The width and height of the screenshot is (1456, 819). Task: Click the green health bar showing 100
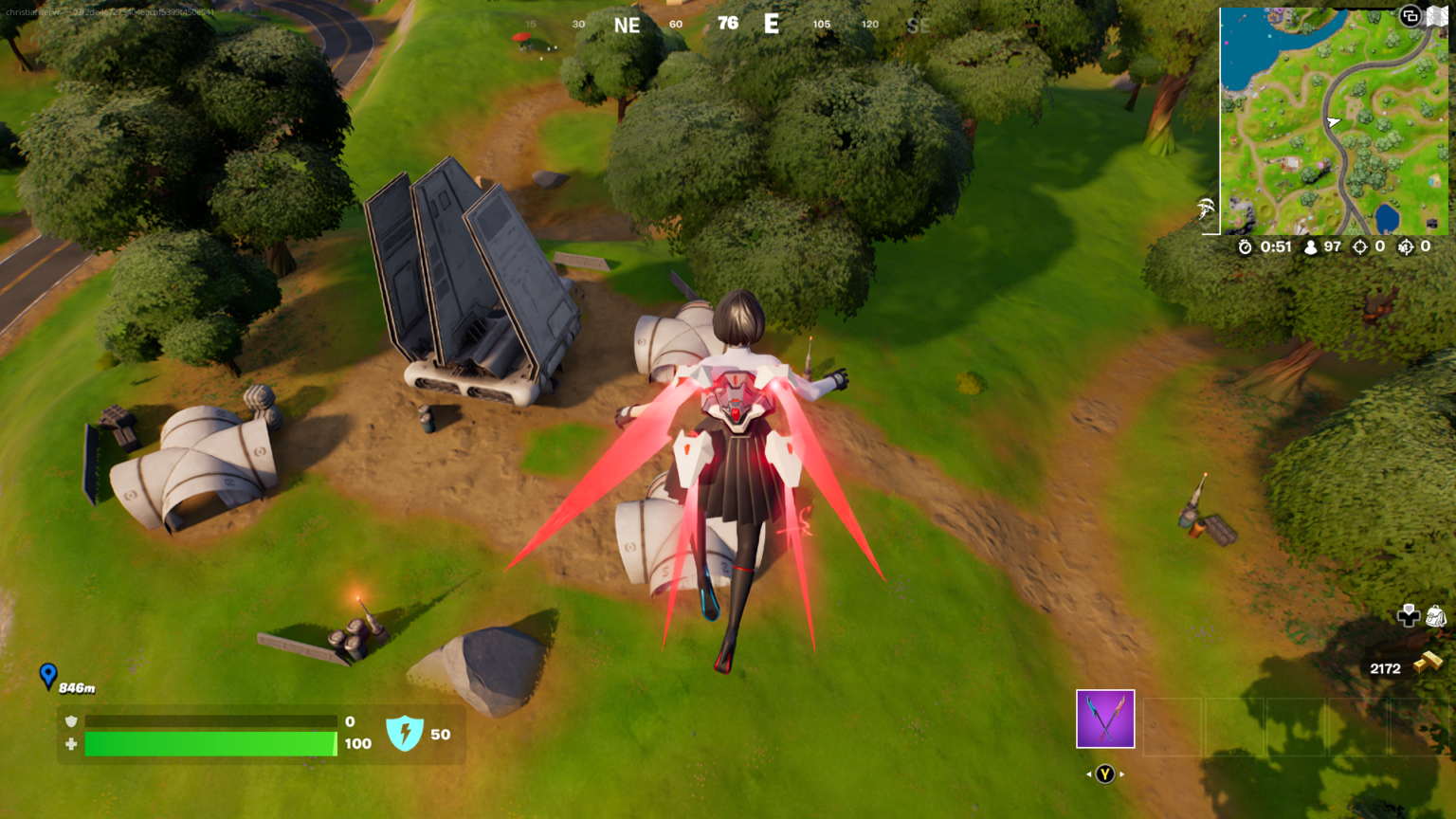tap(209, 745)
